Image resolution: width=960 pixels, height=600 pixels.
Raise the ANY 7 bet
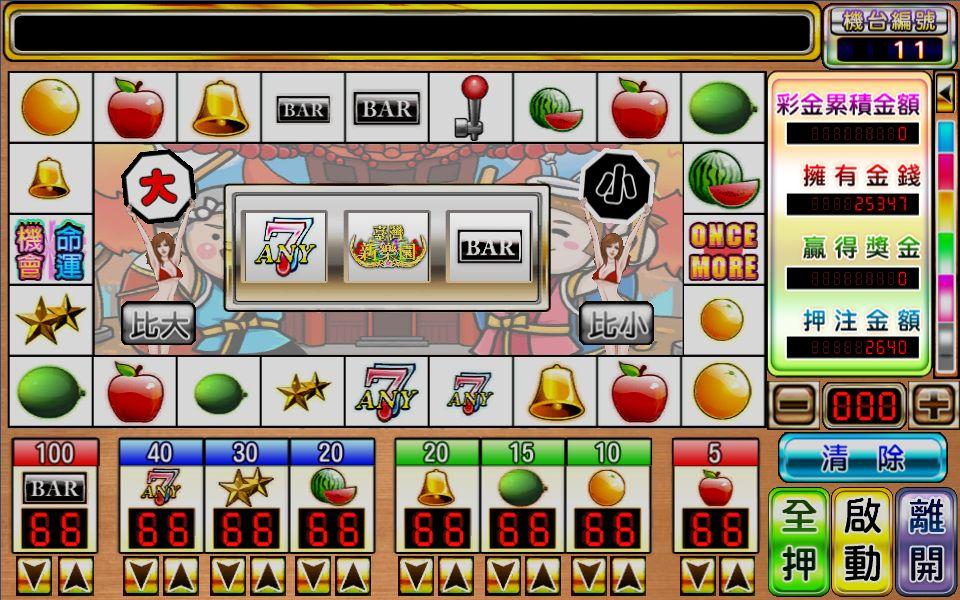[182, 575]
